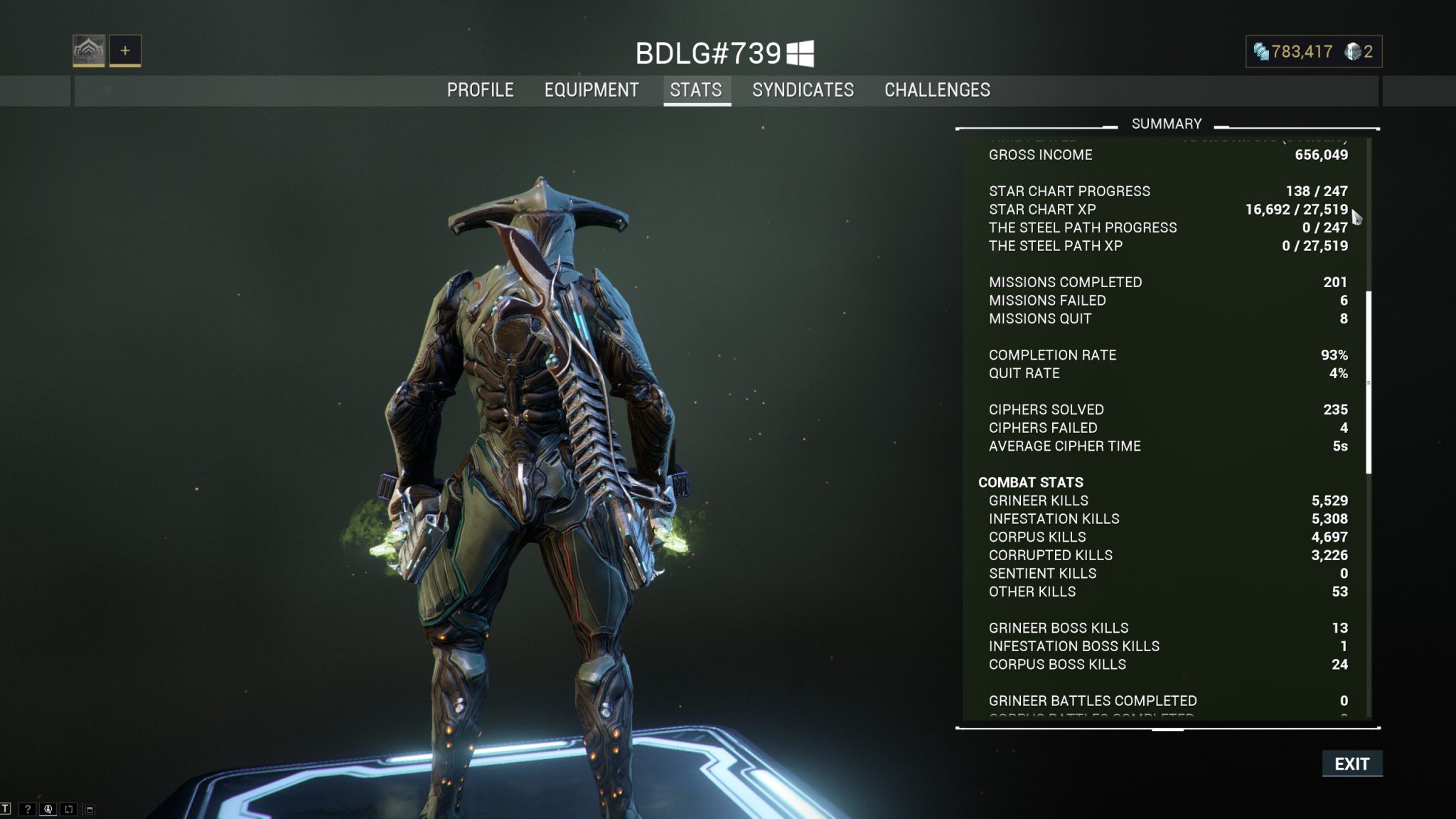Open the EQUIPMENT tab
This screenshot has width=1456, height=819.
tap(591, 90)
